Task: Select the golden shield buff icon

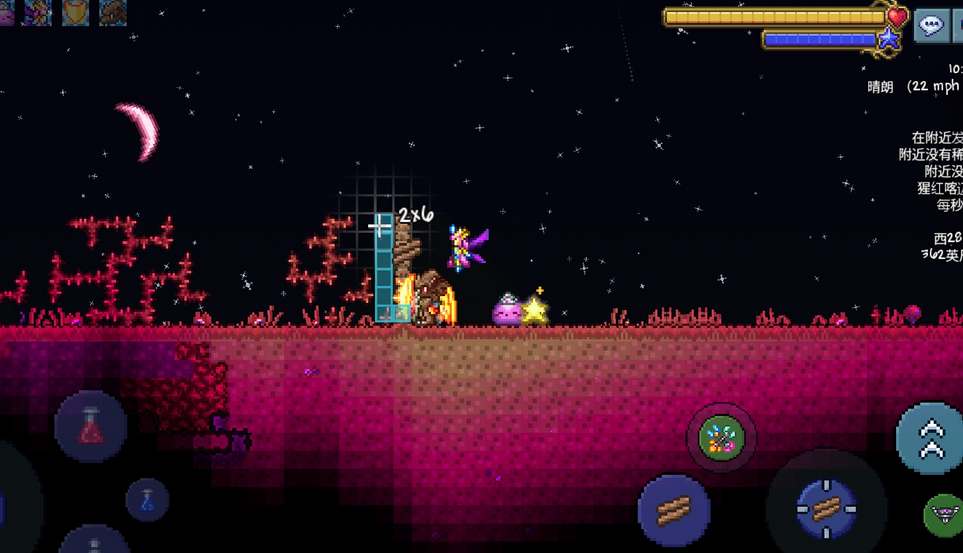Action: [76, 12]
